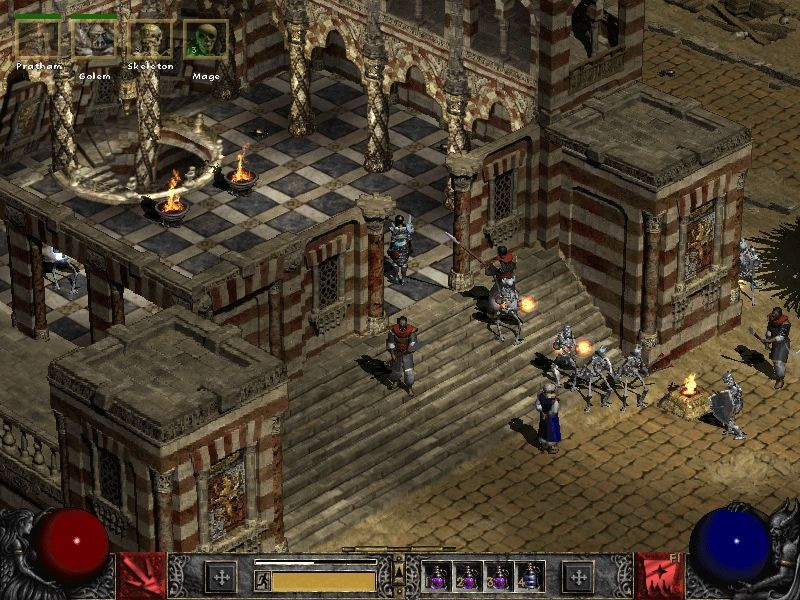Select the green skeleton Mage portrait

205,40
